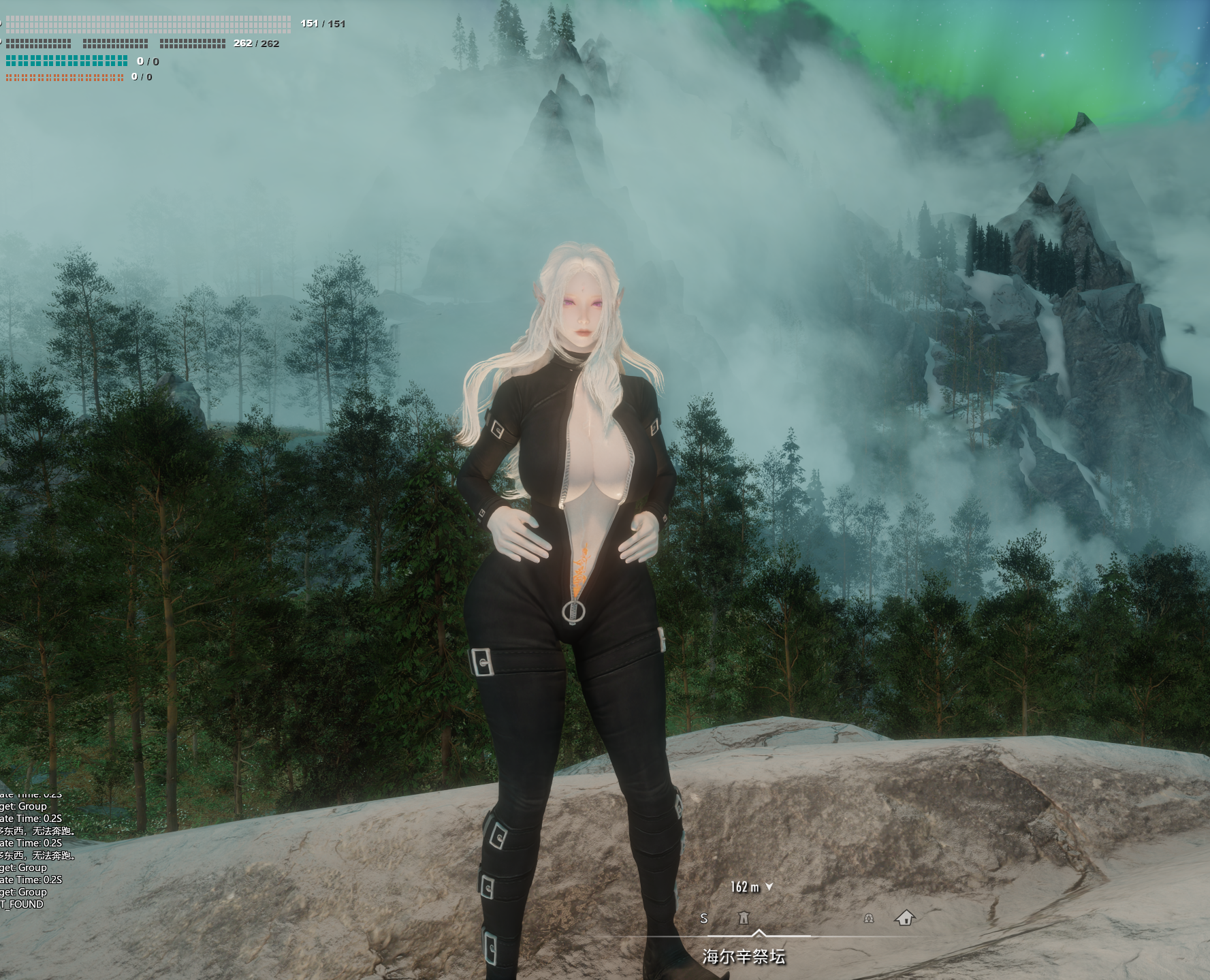Image resolution: width=1210 pixels, height=980 pixels.
Task: Select the 海尔辛祭坛 location label
Action: click(x=744, y=957)
